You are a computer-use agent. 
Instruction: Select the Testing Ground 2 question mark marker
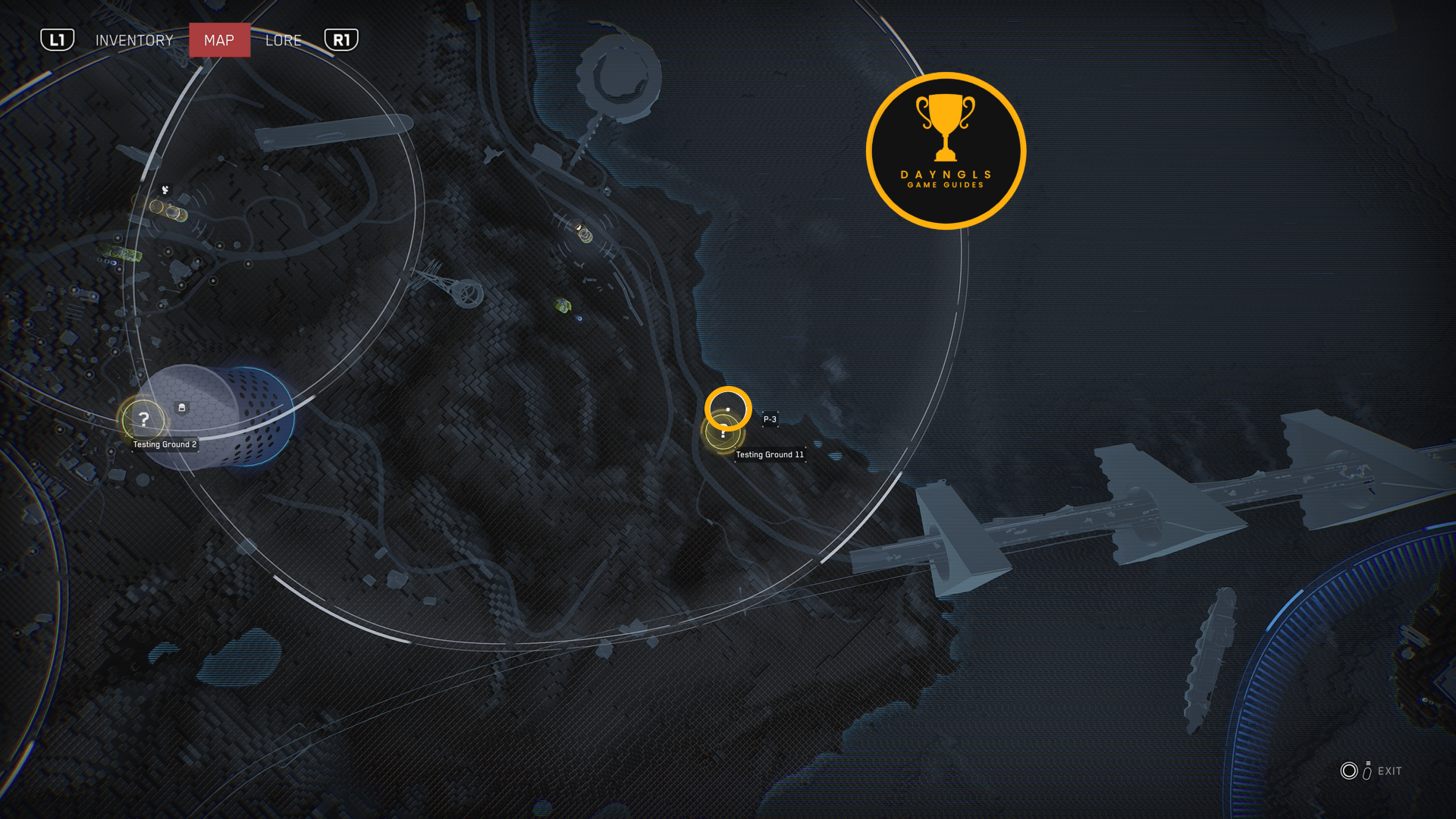143,419
